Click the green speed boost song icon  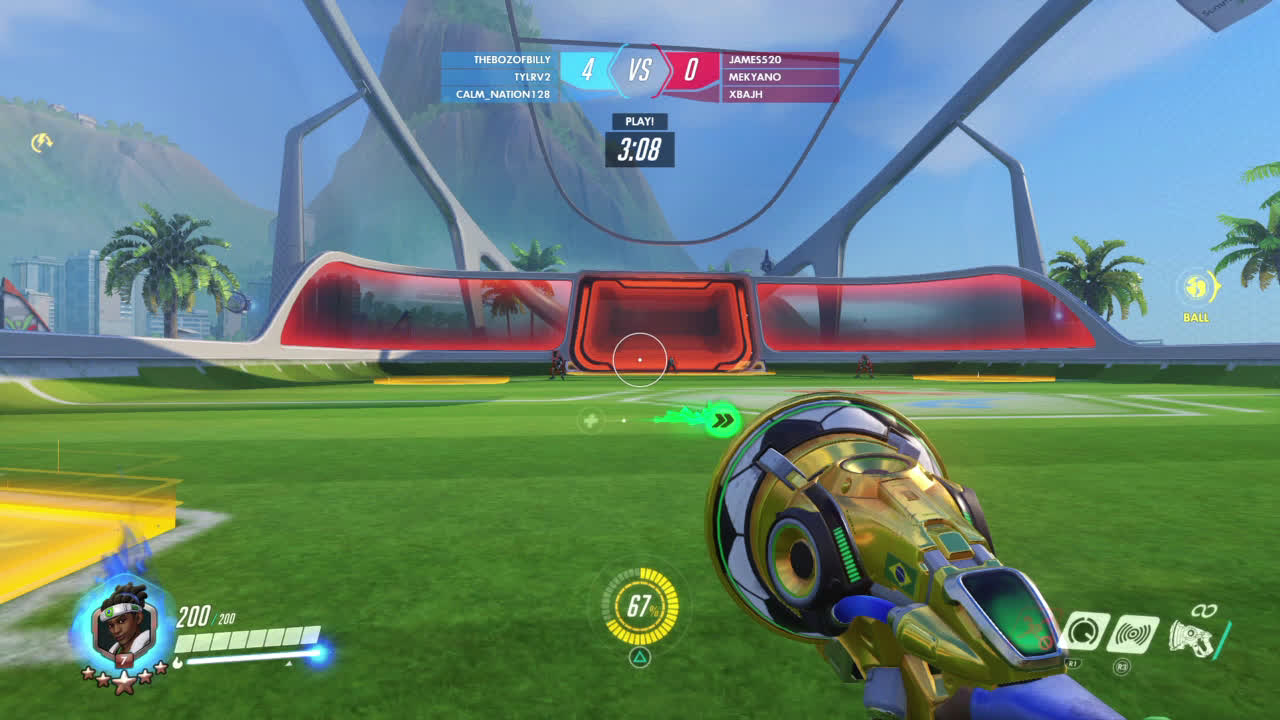(720, 420)
